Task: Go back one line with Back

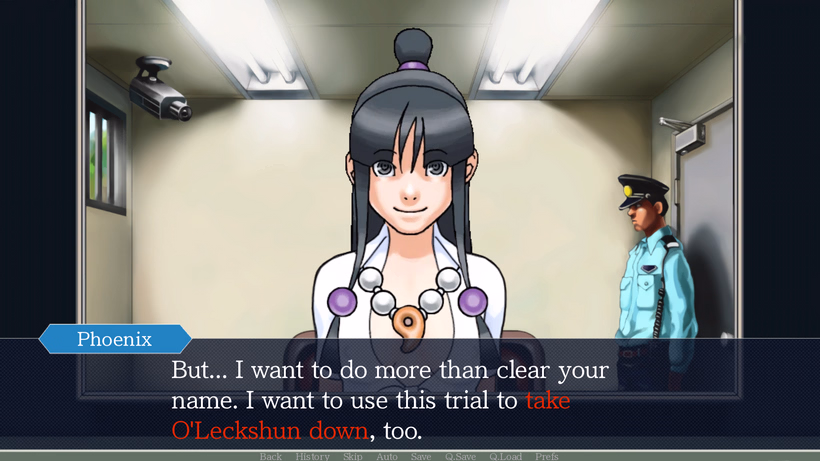Action: [271, 456]
